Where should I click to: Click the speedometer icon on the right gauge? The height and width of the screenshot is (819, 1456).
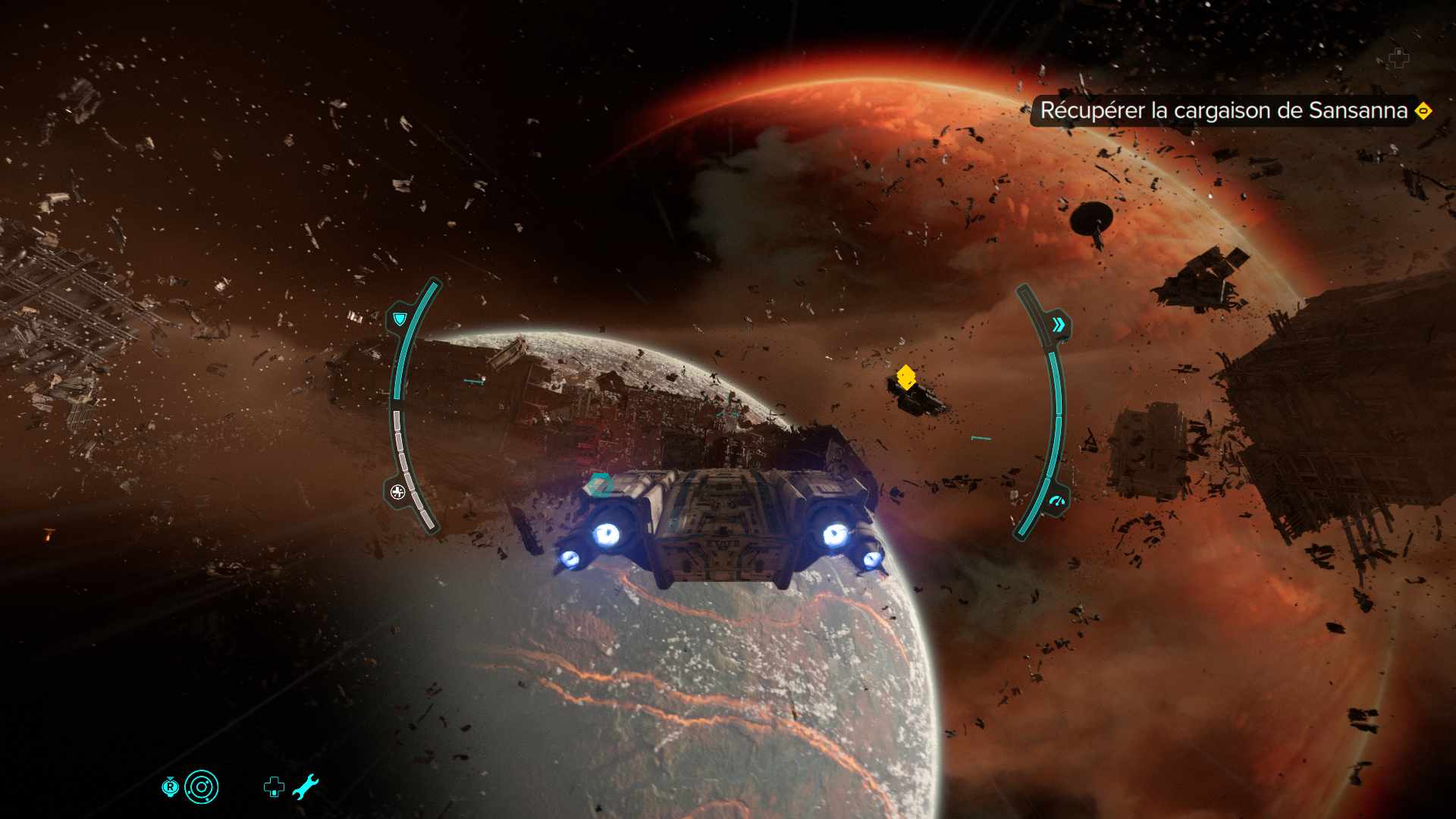[x=1056, y=501]
